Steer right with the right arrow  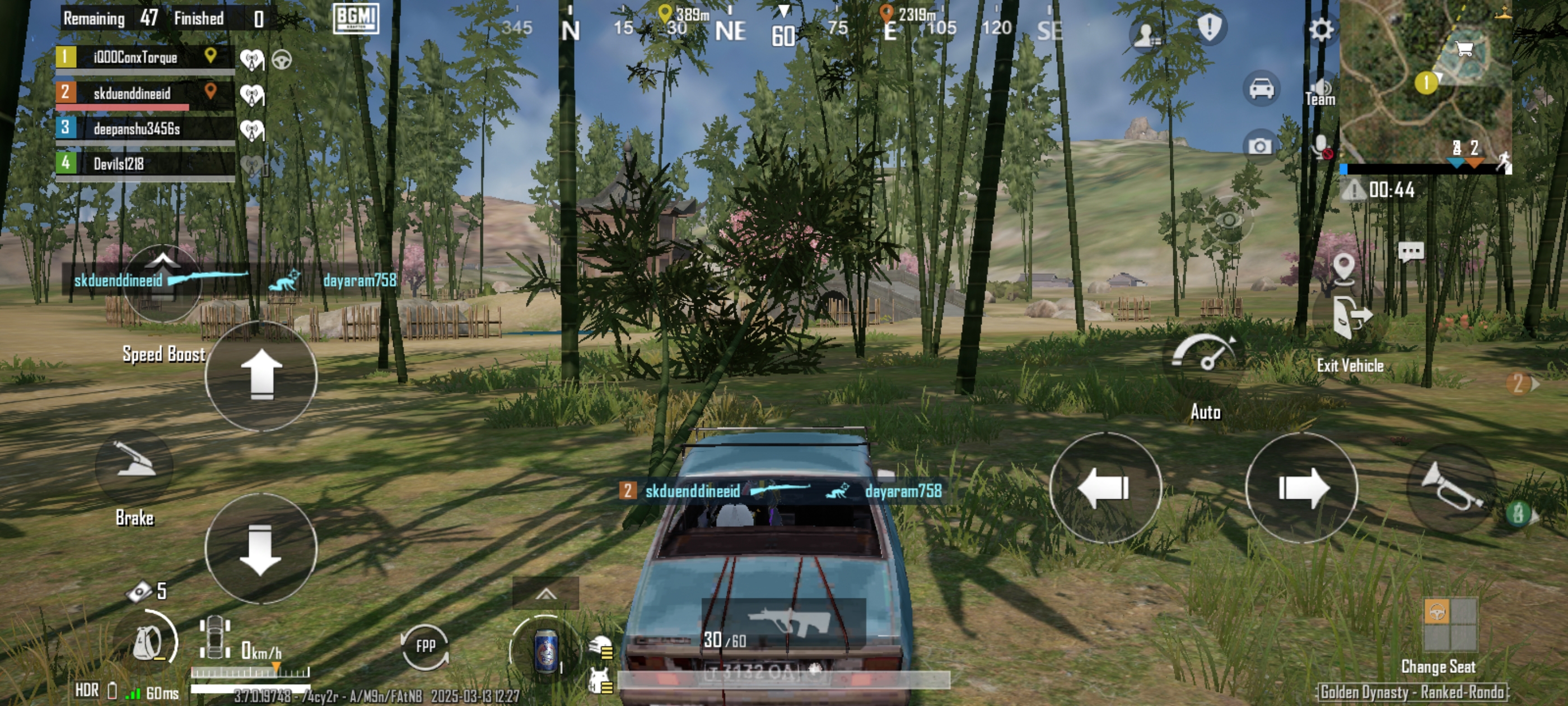(x=1301, y=487)
